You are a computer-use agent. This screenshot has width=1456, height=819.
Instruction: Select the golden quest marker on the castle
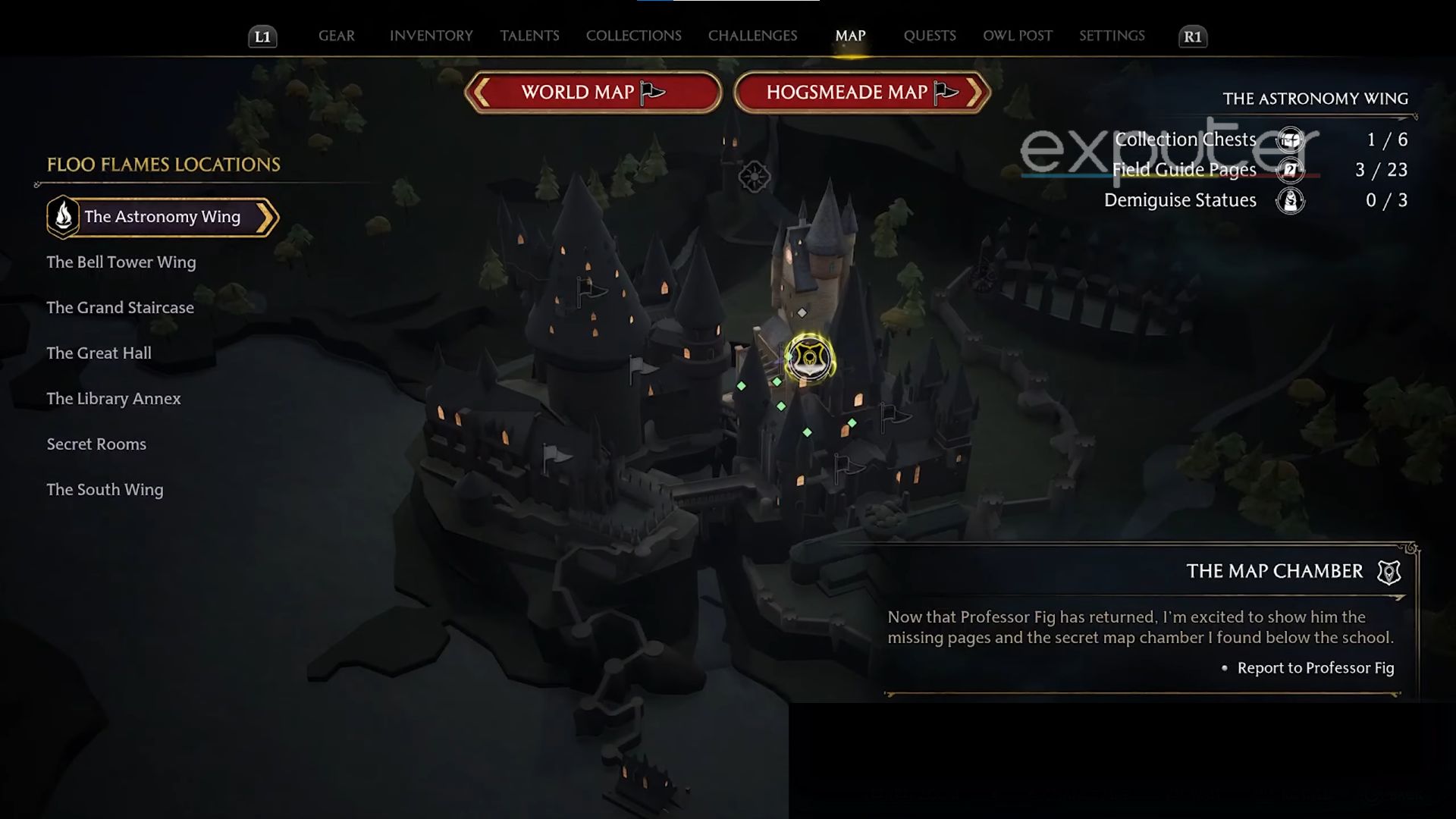(808, 358)
